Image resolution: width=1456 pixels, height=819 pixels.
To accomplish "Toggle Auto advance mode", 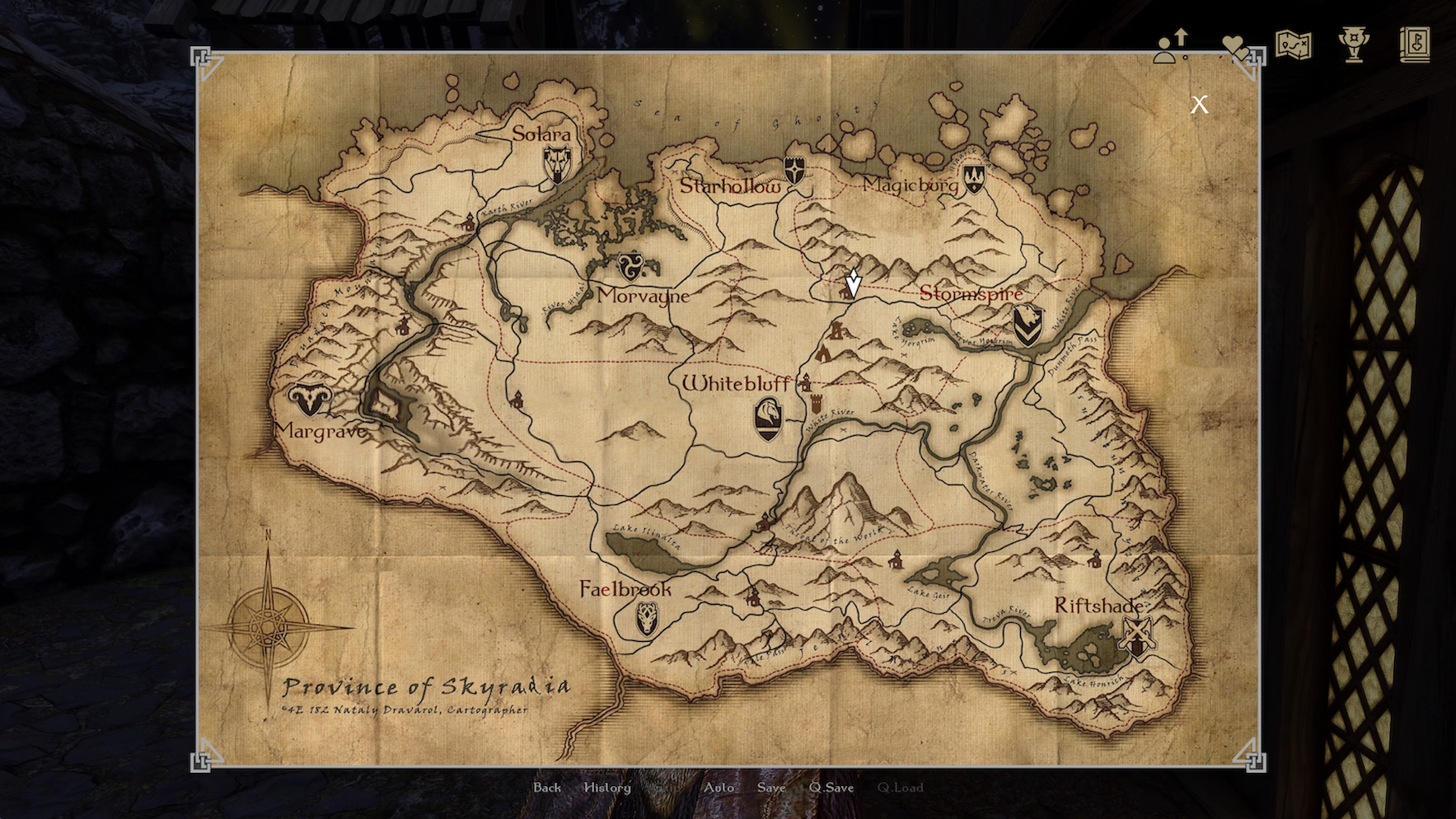I will pyautogui.click(x=719, y=788).
